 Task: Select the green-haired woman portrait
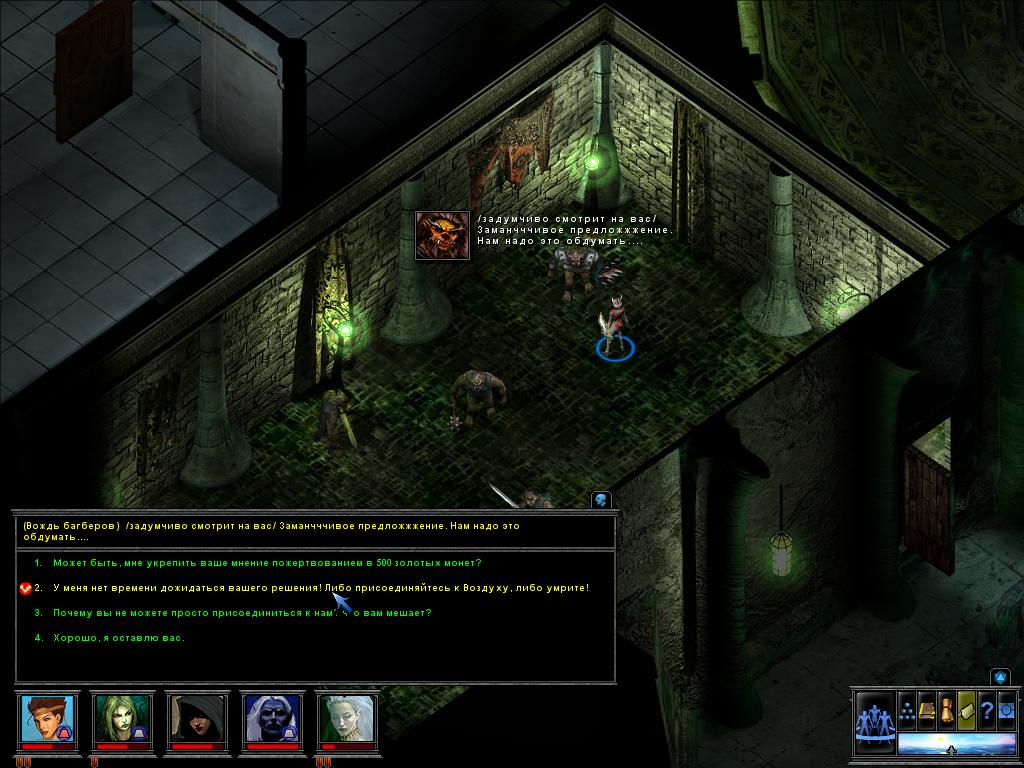coord(121,718)
